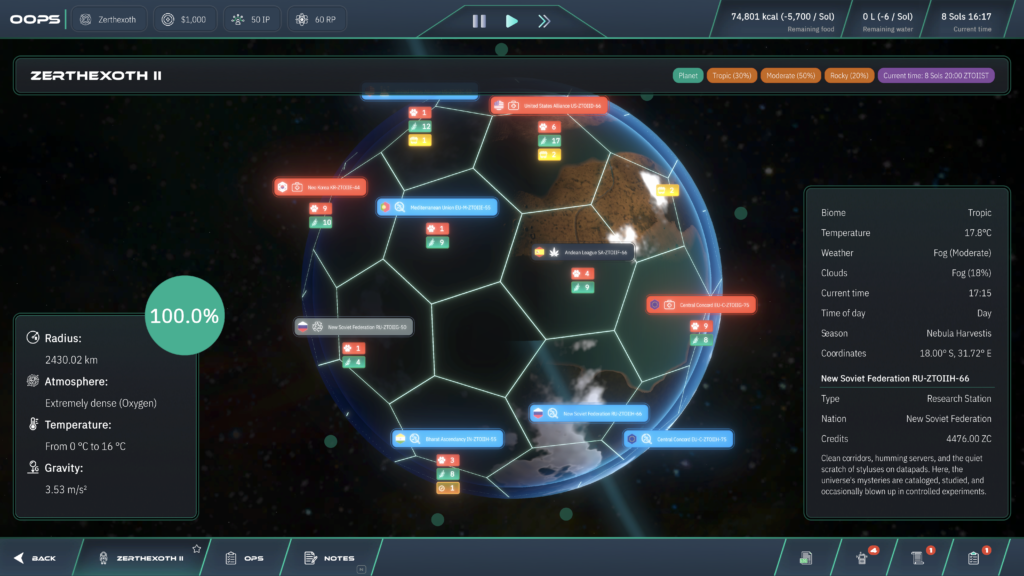Screen dimensions: 1024x576
Task: Favorite the planet with the star icon
Action: click(197, 549)
